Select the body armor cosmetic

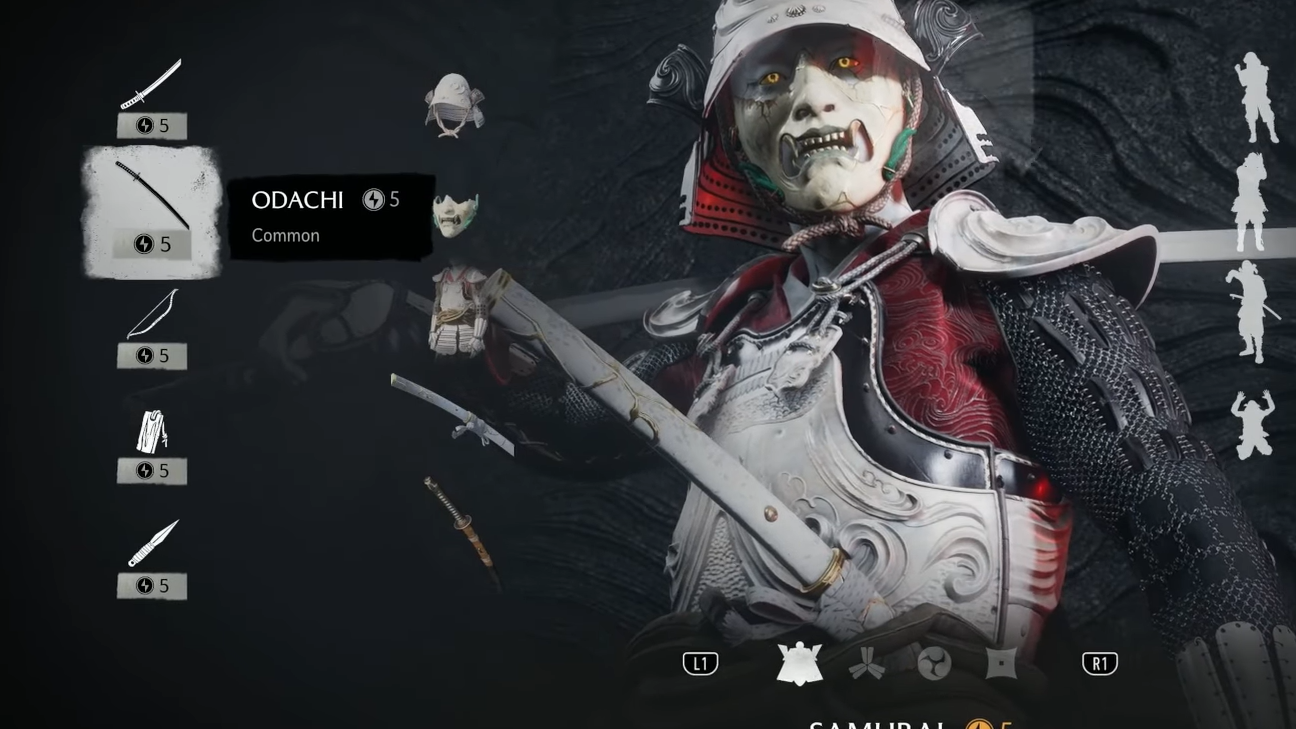tap(458, 310)
